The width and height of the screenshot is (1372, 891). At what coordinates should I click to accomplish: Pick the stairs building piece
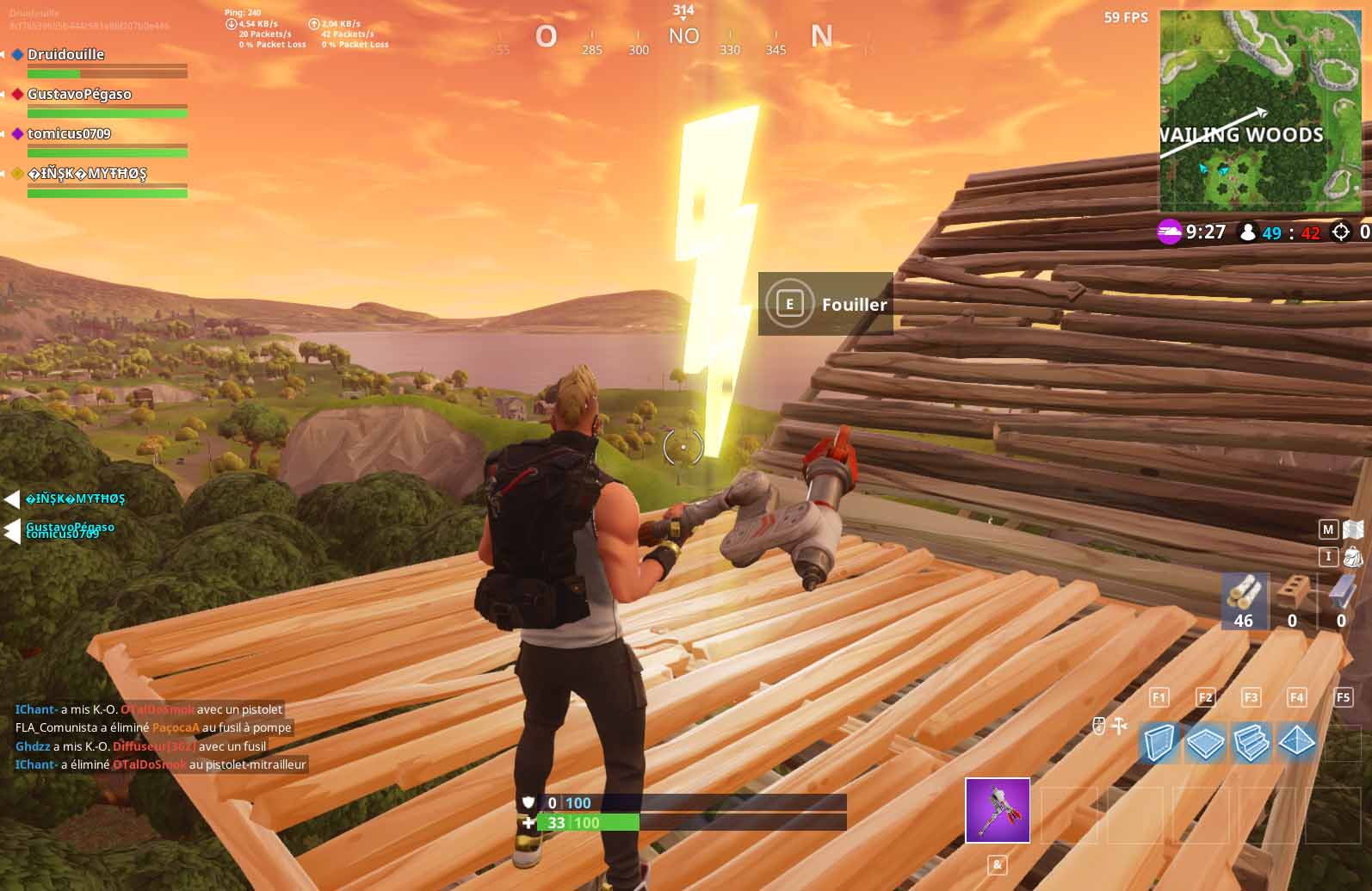pyautogui.click(x=1251, y=742)
